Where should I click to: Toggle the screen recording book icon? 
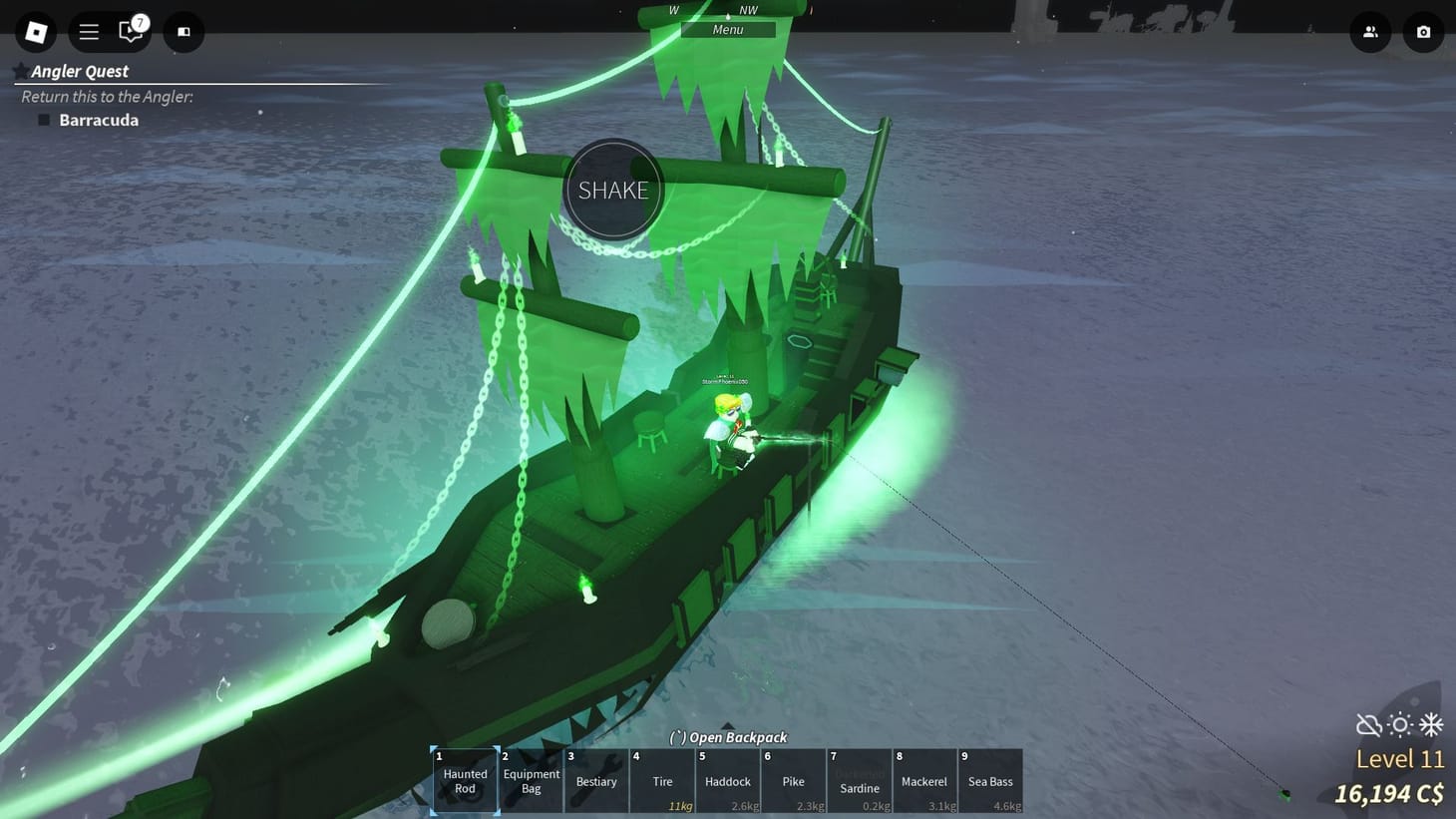click(x=182, y=31)
